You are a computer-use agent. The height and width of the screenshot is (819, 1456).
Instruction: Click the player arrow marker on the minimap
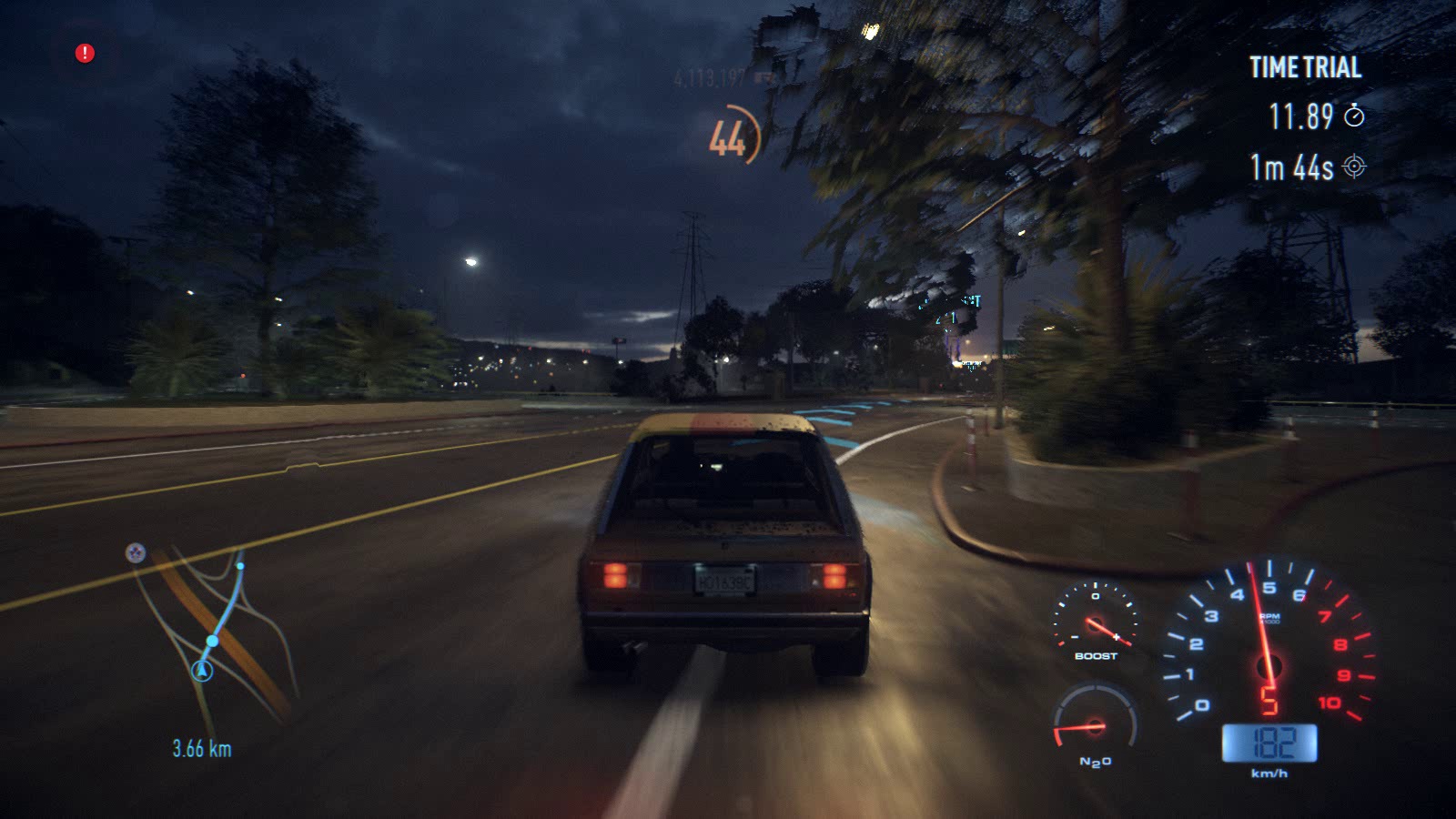(202, 672)
